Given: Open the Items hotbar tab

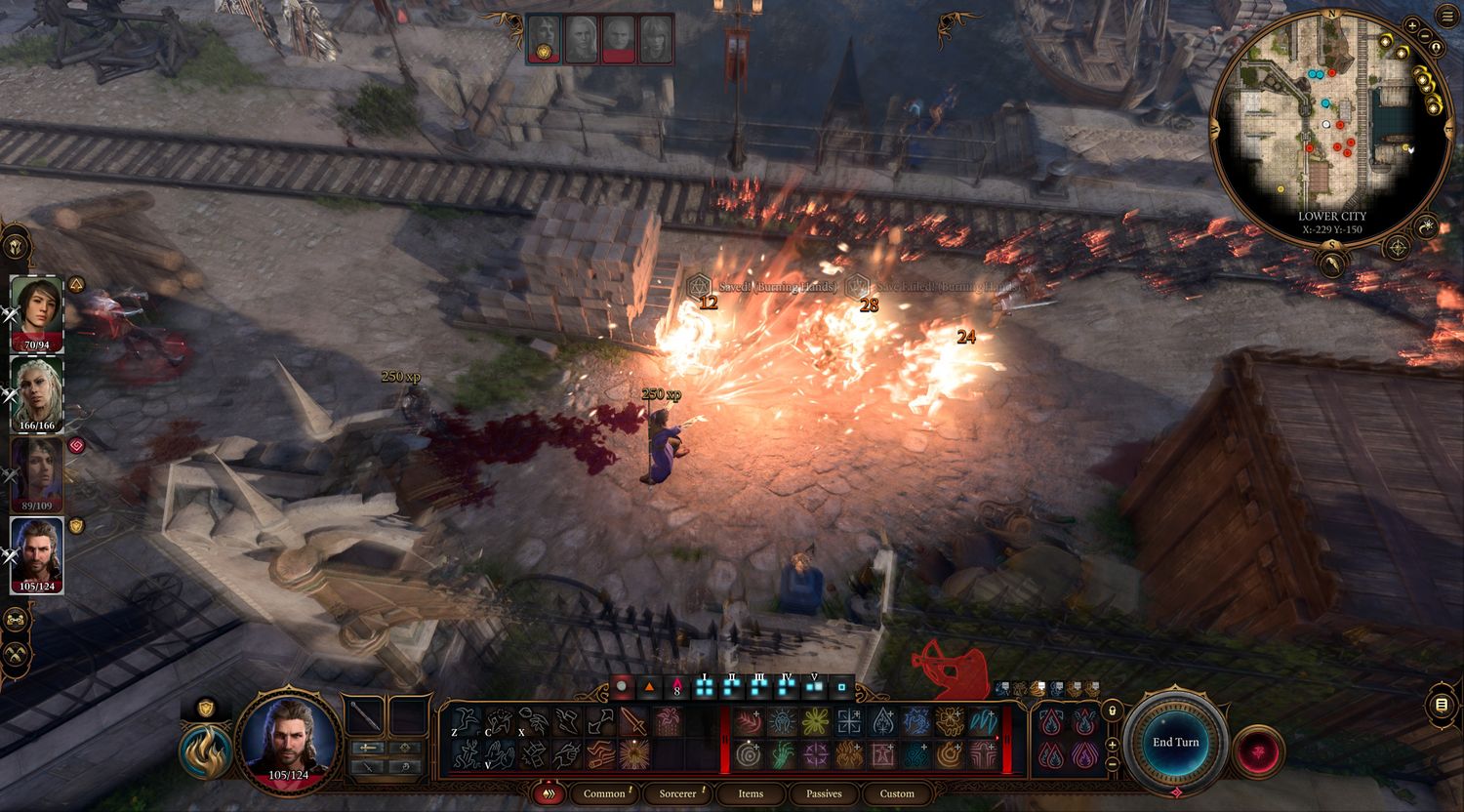Looking at the screenshot, I should [x=751, y=793].
